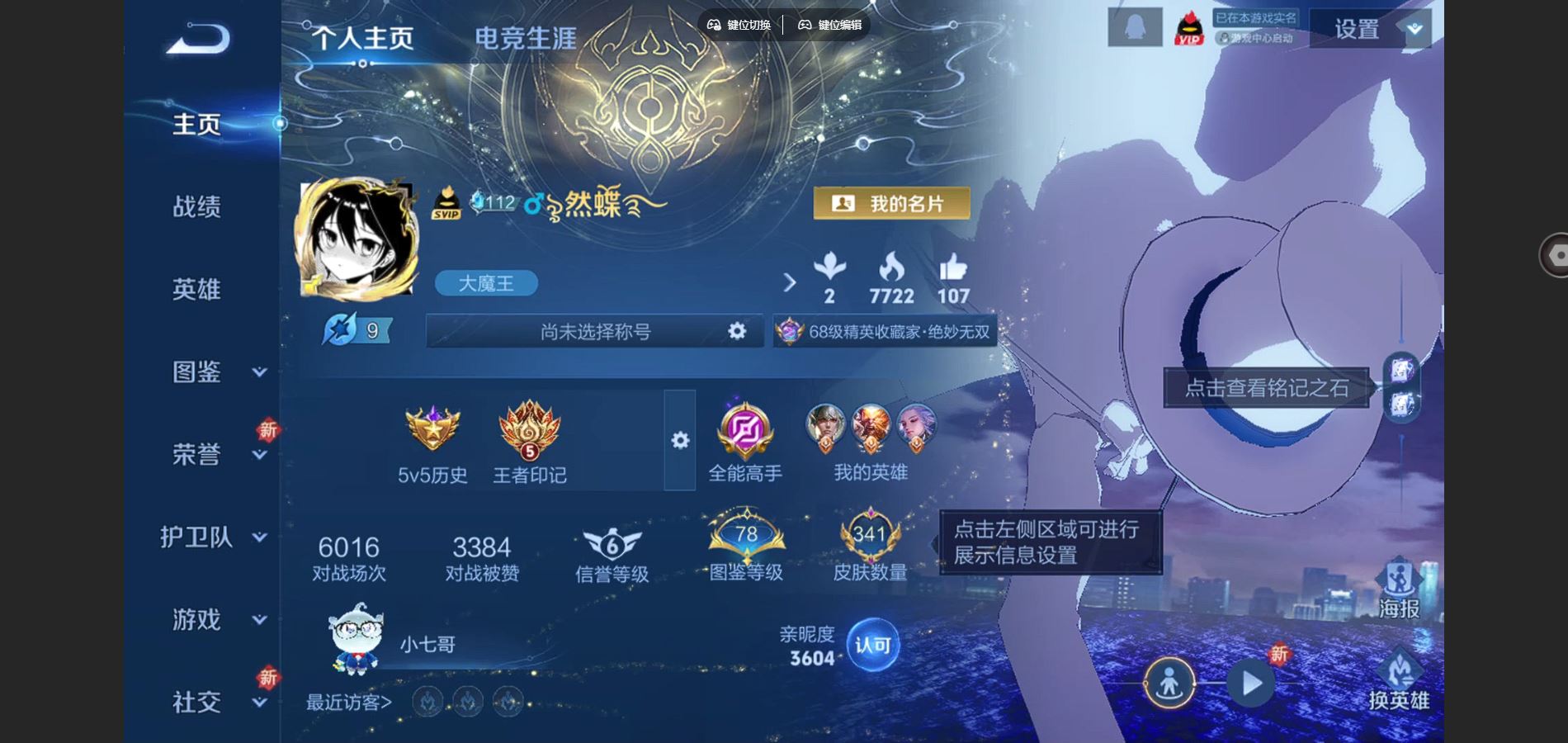
Task: Open the 我的名片 card button
Action: point(894,202)
